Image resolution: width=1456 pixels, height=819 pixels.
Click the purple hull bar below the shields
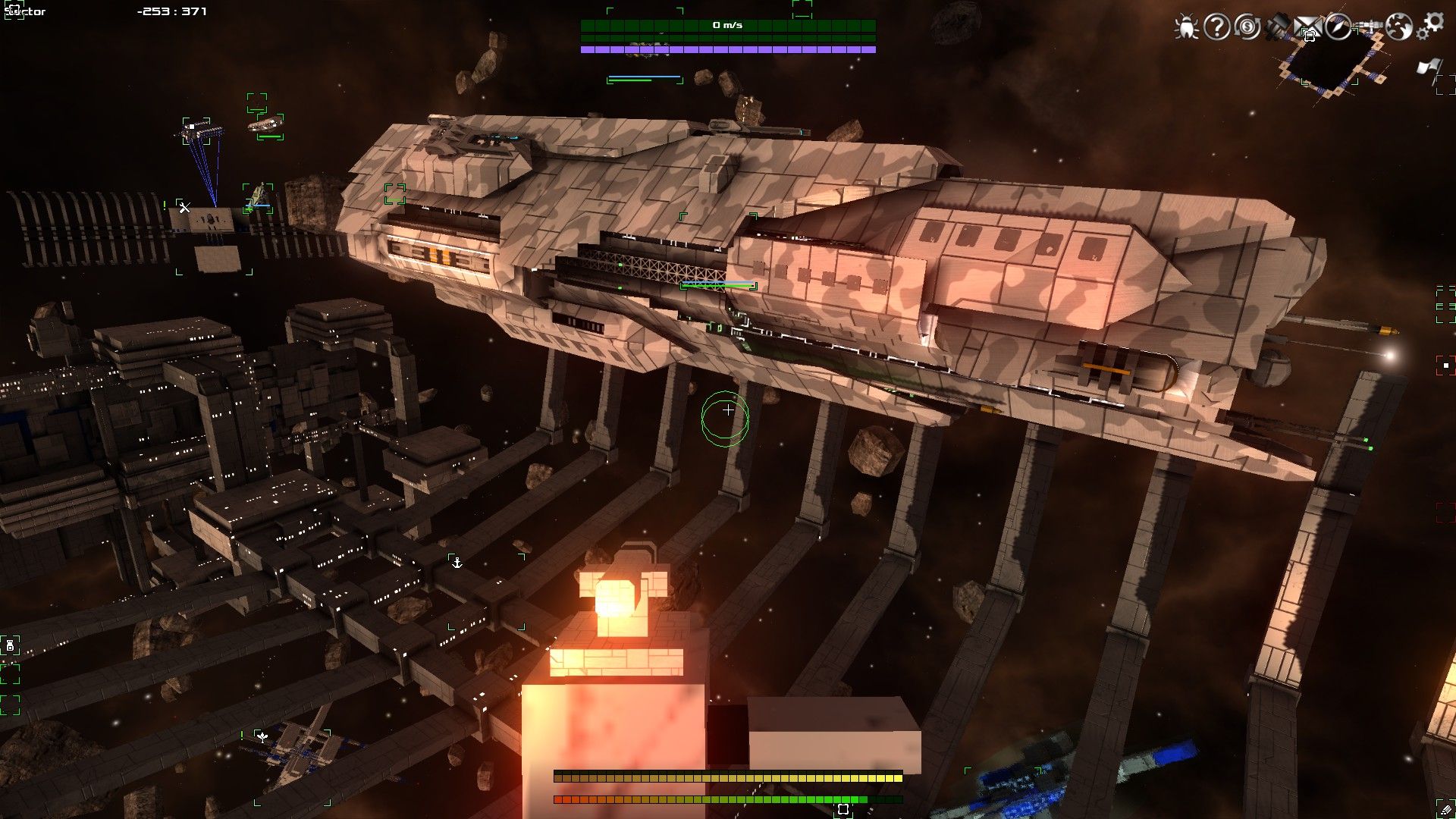coord(728,49)
